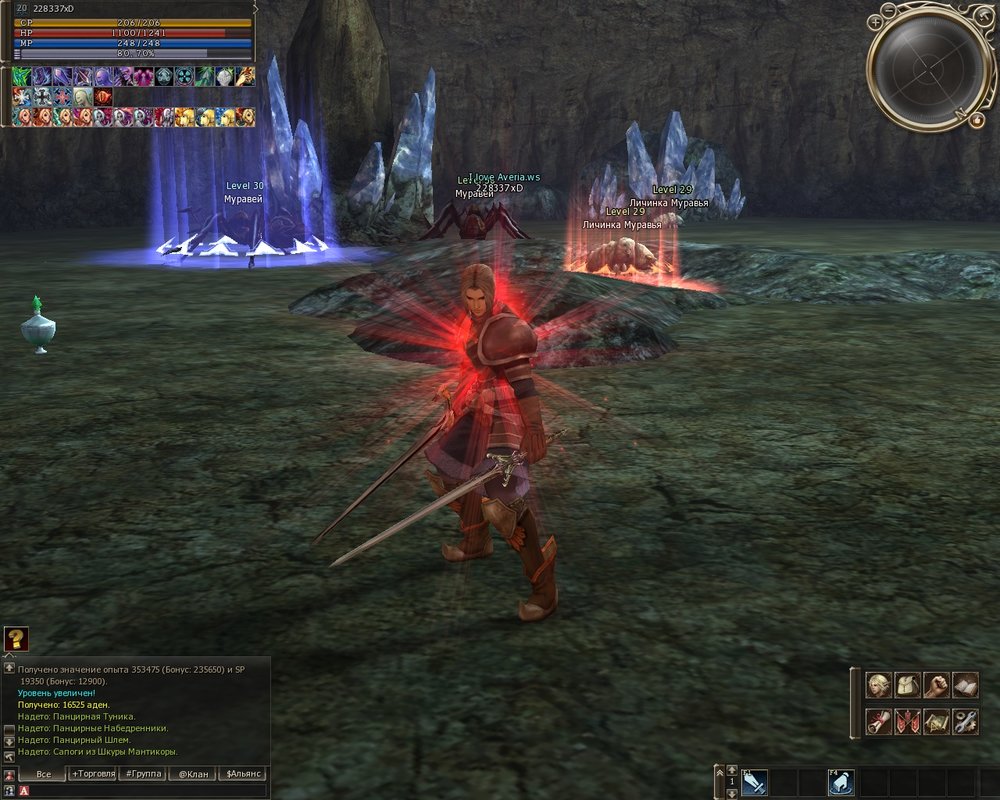1000x800 pixels.
Task: Switch to the $Альянс chat tab
Action: 243,774
